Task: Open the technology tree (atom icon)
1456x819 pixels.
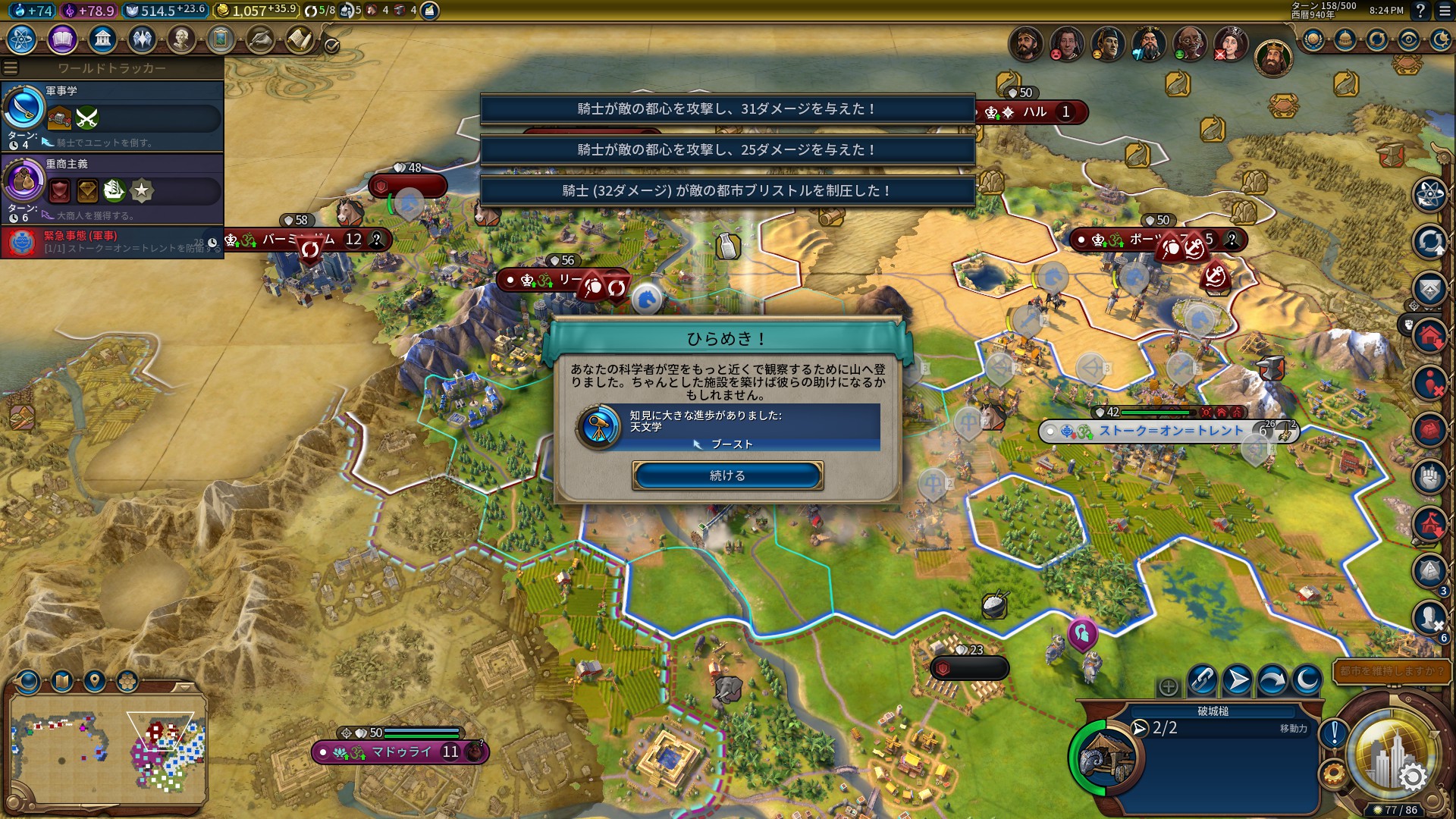Action: coord(21,39)
